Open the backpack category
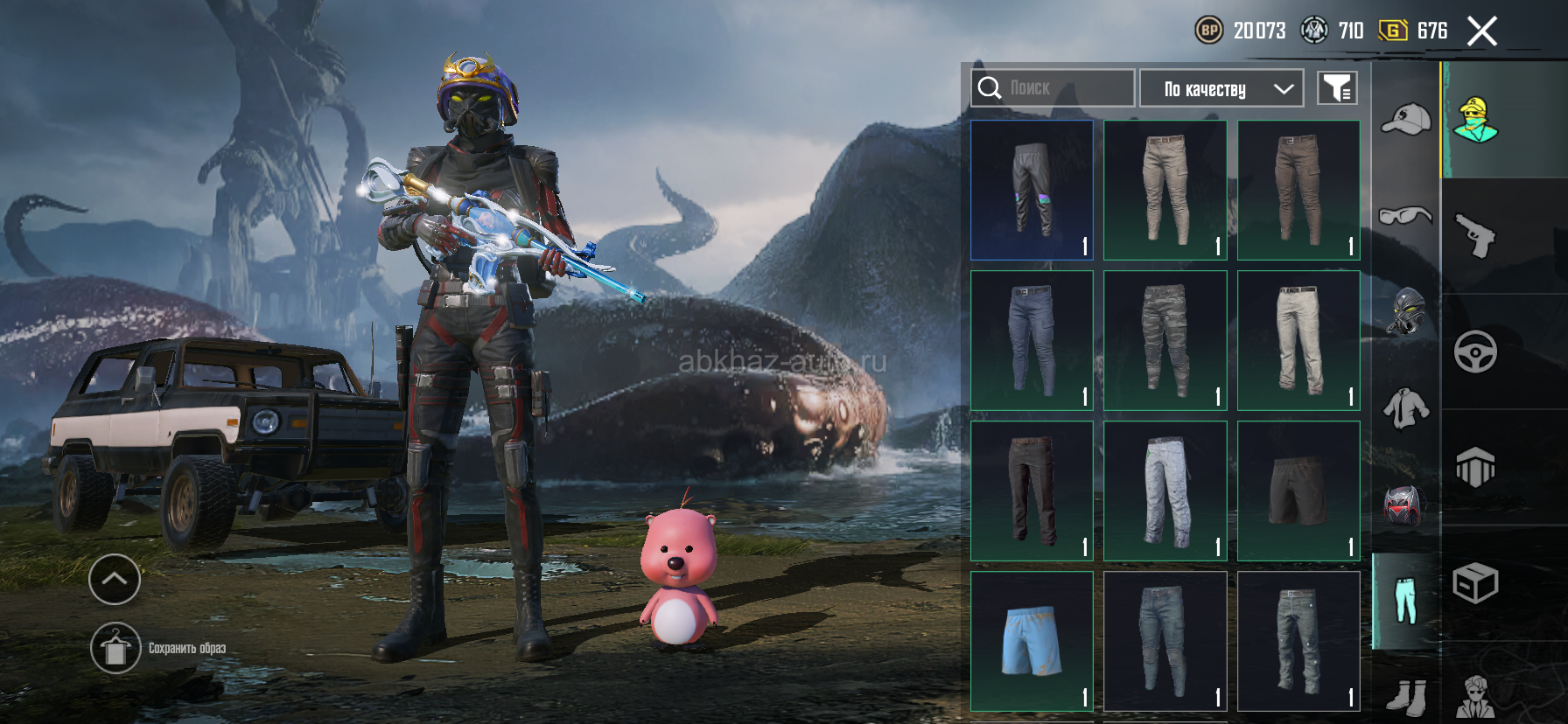1568x724 pixels. (x=1405, y=505)
